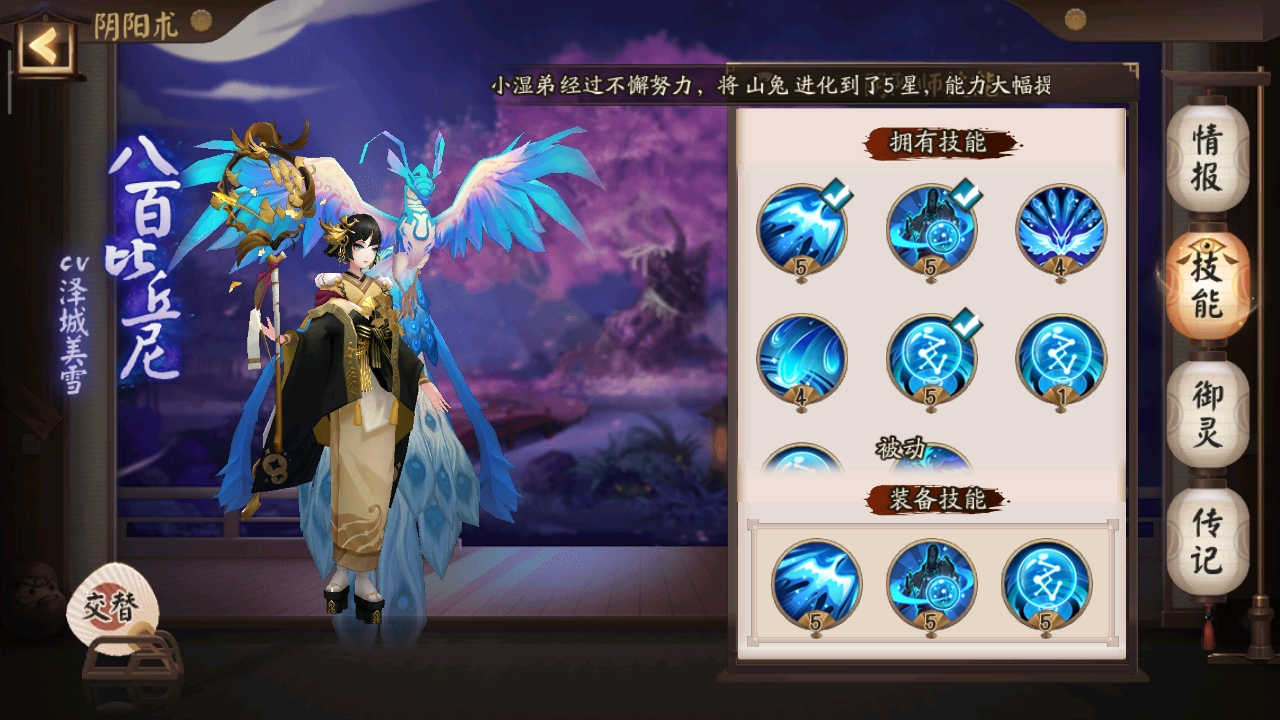Open the level-4 phoenix wing skill
This screenshot has height=720, width=1280.
tap(1058, 230)
